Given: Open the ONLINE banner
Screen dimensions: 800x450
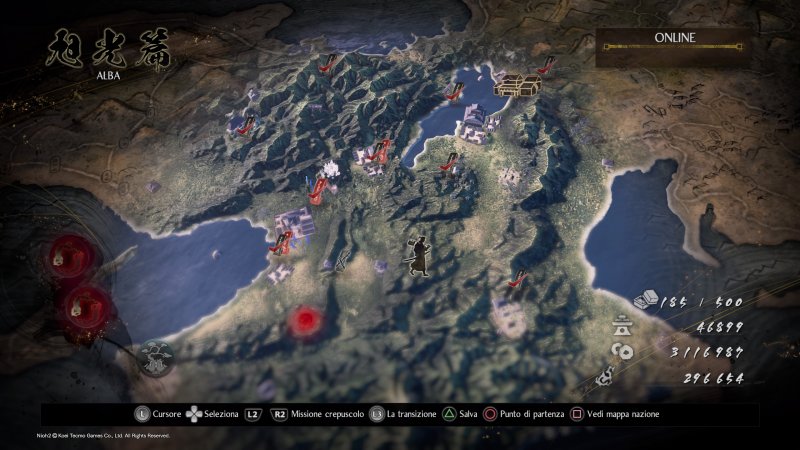Looking at the screenshot, I should click(x=675, y=37).
